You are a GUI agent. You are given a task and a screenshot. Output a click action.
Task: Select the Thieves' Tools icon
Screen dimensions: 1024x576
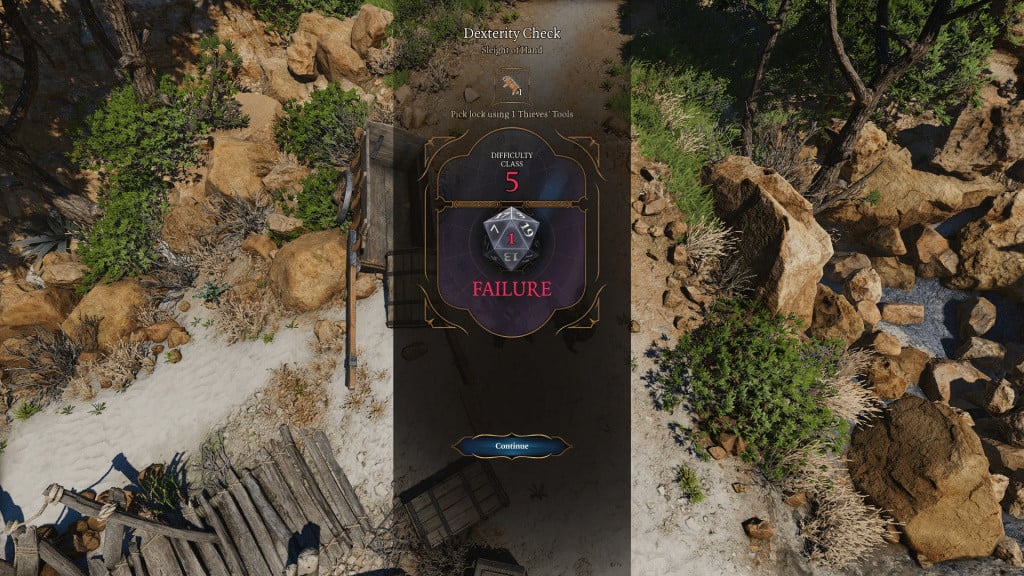[511, 85]
